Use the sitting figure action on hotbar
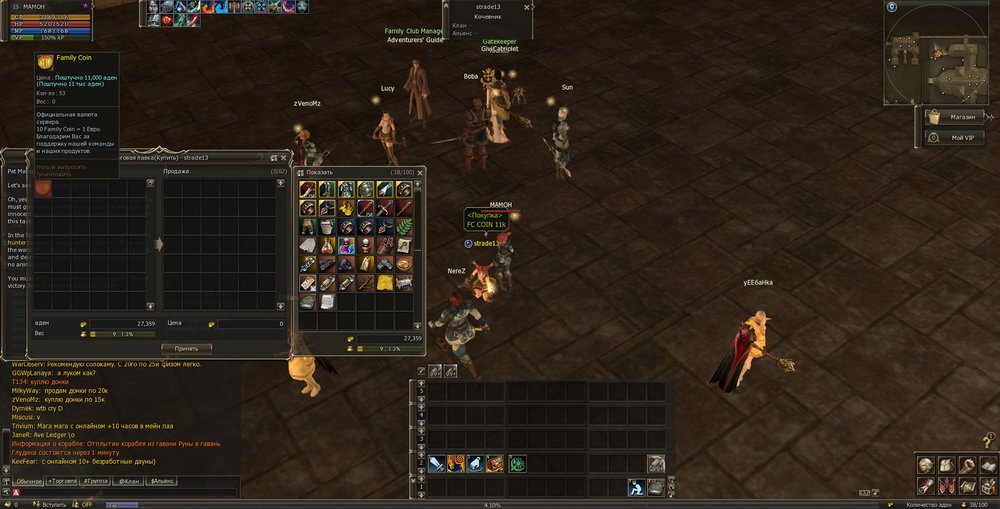1000x509 pixels. point(636,487)
